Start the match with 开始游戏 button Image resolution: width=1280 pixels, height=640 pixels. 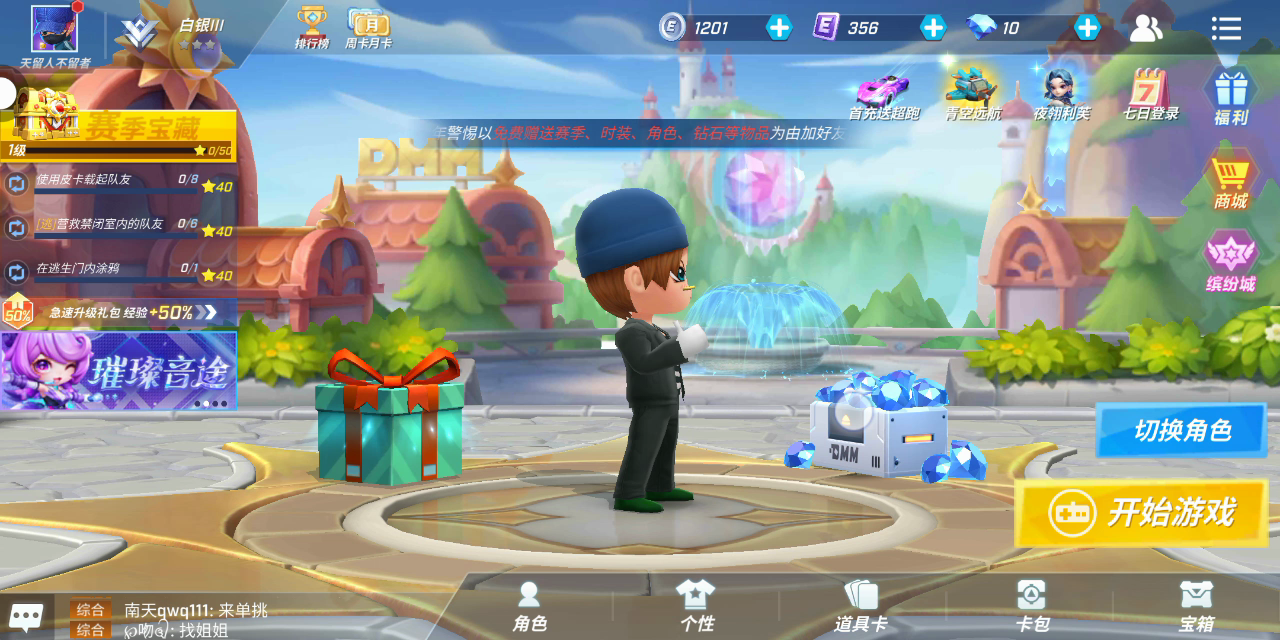(1141, 513)
